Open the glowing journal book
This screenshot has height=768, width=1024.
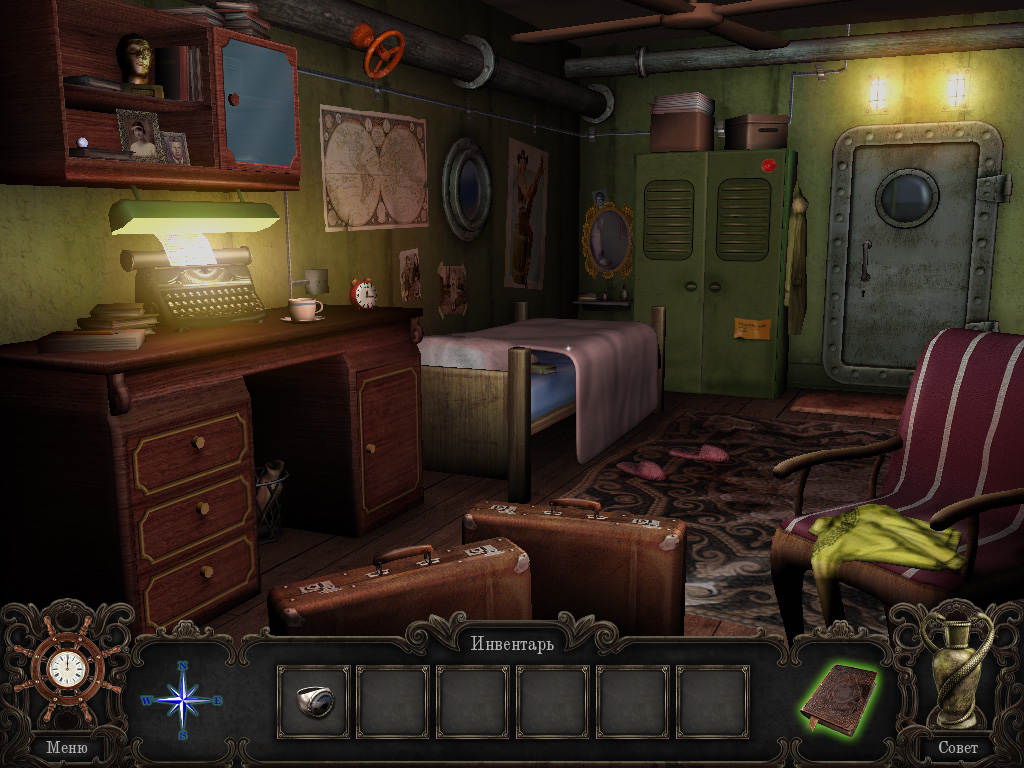838,698
